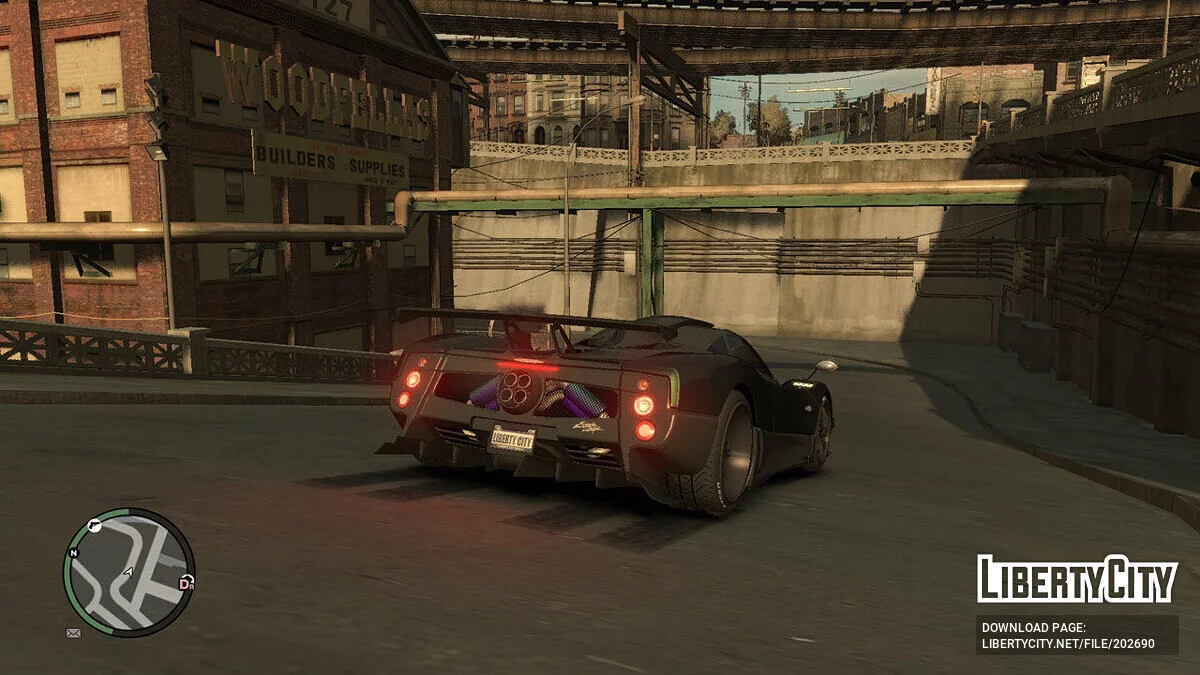The width and height of the screenshot is (1200, 675).
Task: Click the LibertyCity watermark logo
Action: [x=1076, y=579]
